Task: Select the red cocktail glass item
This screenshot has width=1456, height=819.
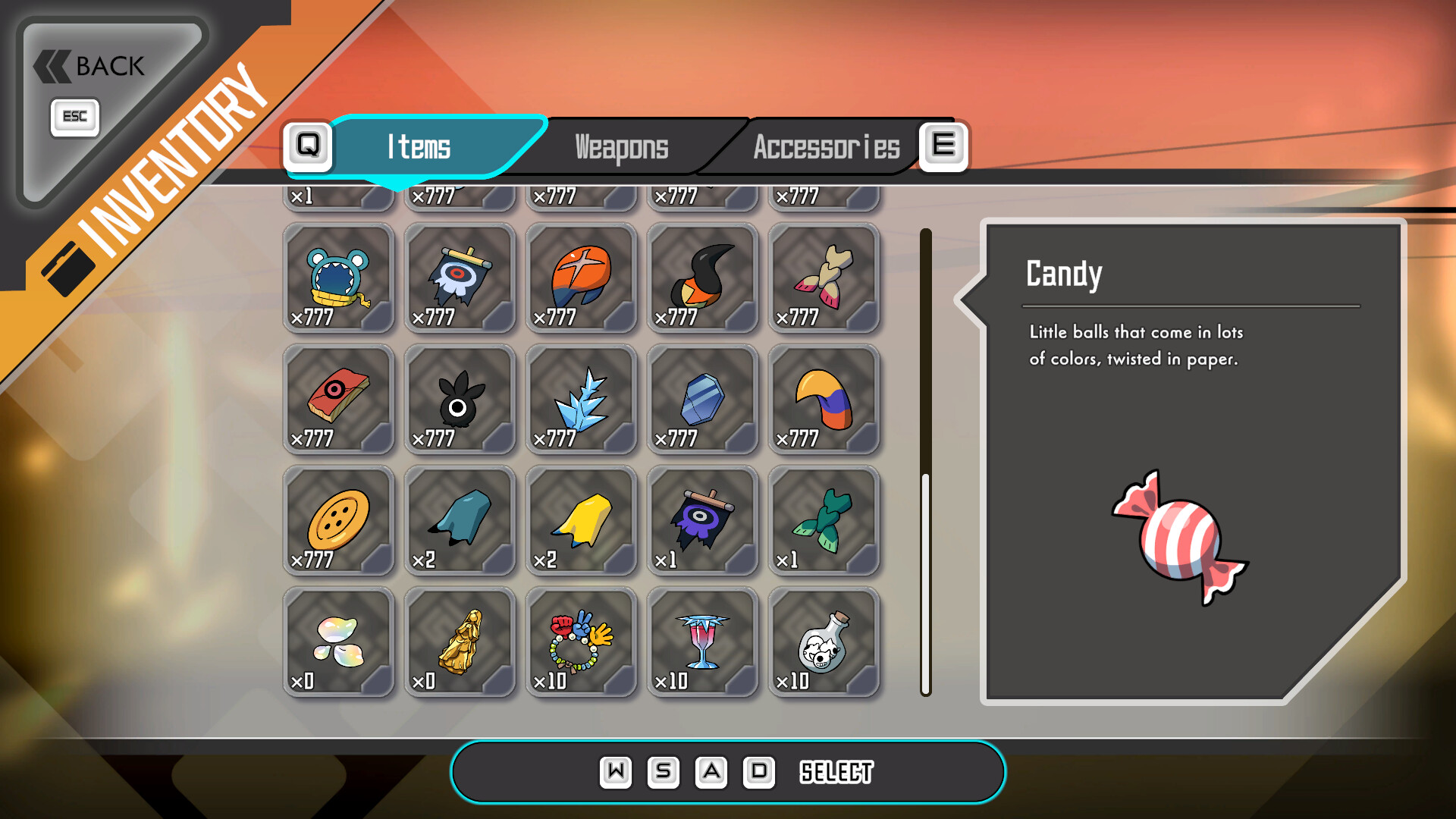Action: coord(702,642)
